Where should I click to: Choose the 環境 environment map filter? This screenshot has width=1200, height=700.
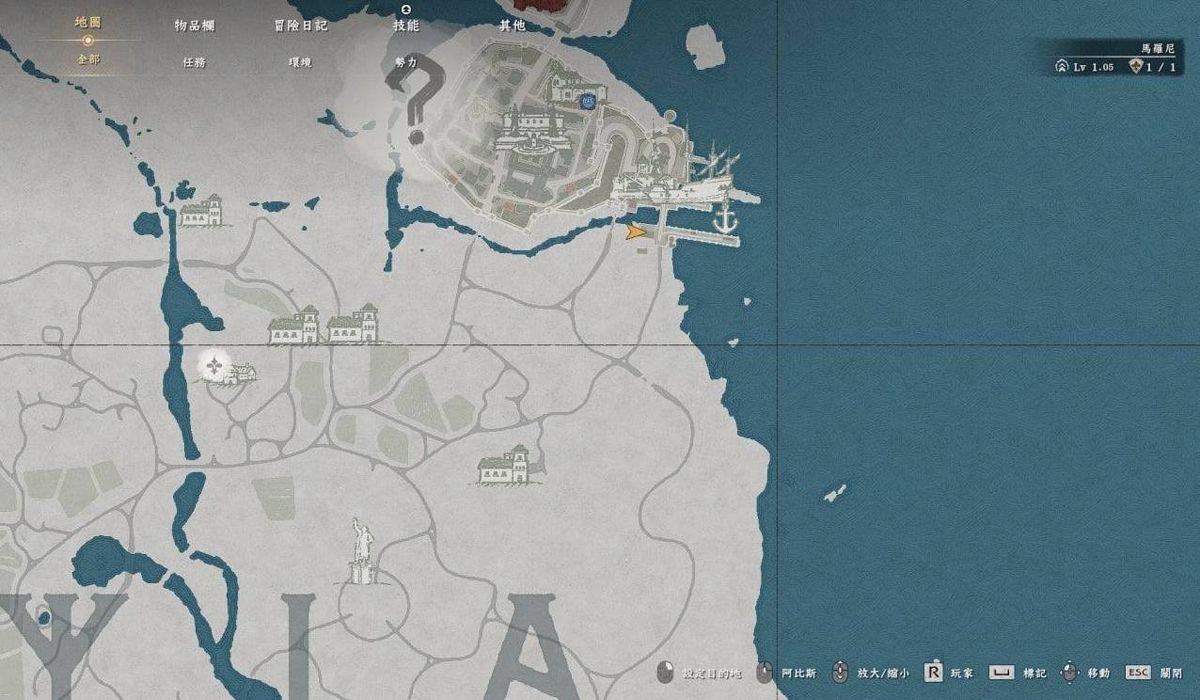pyautogui.click(x=299, y=61)
